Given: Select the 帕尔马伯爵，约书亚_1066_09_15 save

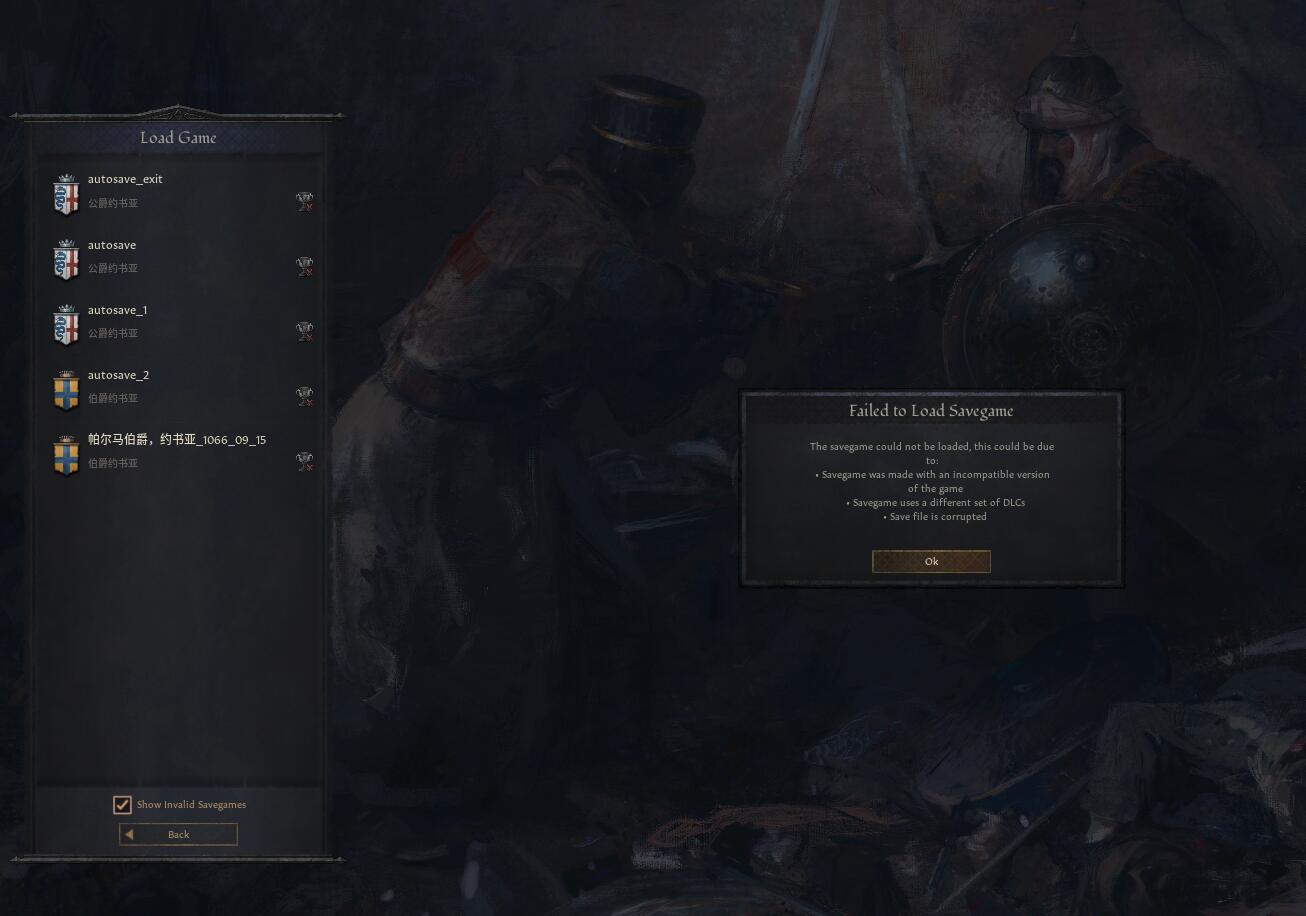Looking at the screenshot, I should (180, 450).
